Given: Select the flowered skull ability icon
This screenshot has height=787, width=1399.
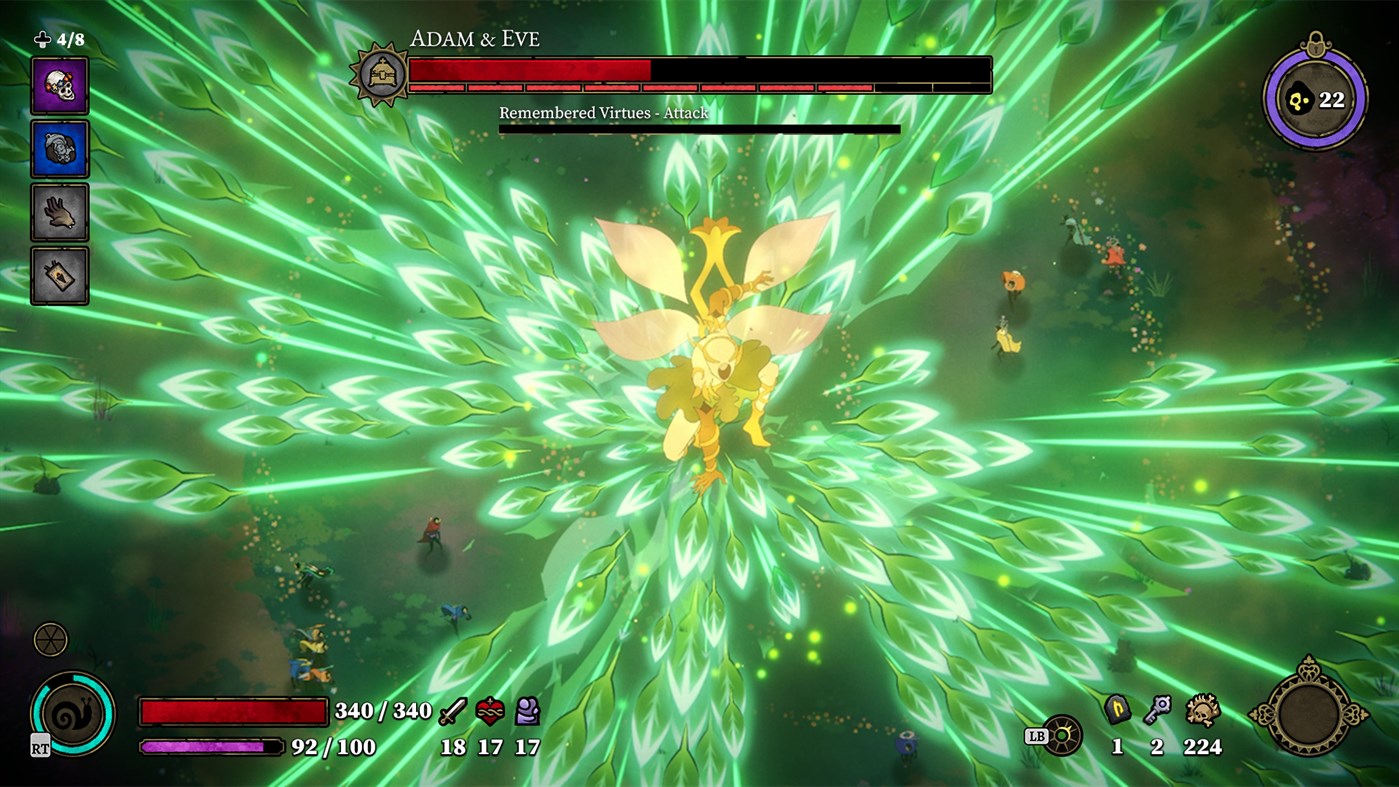Looking at the screenshot, I should [60, 85].
